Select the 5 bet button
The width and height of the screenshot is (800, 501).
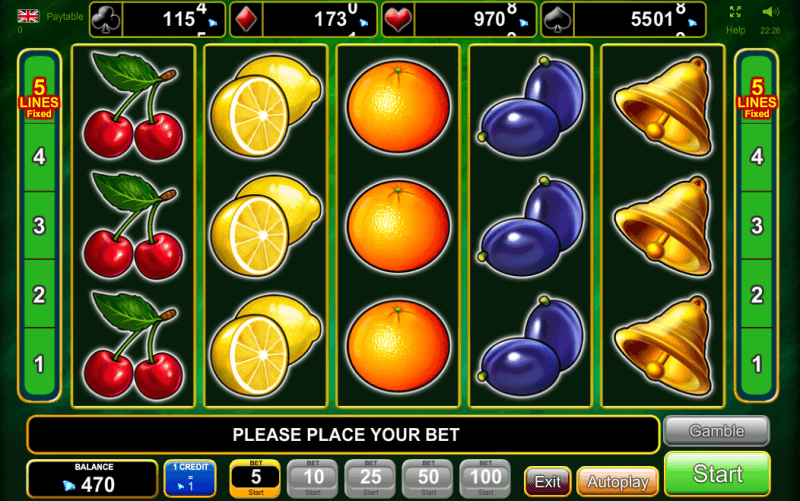click(255, 479)
